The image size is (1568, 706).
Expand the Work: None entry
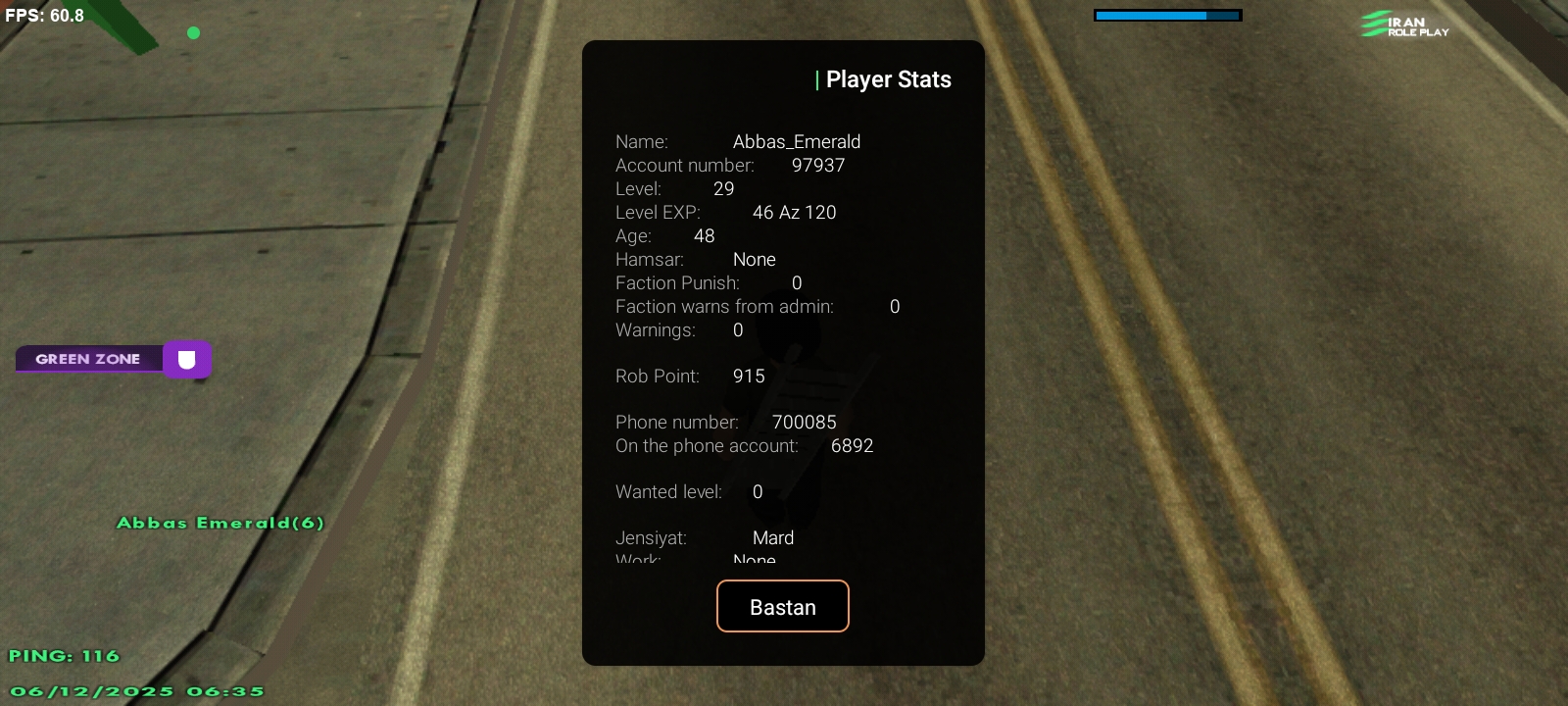[694, 560]
